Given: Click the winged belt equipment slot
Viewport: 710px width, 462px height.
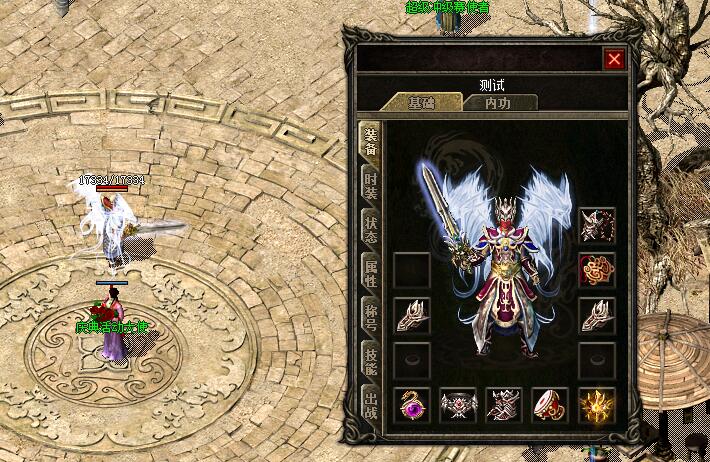Looking at the screenshot, I should pos(458,405).
